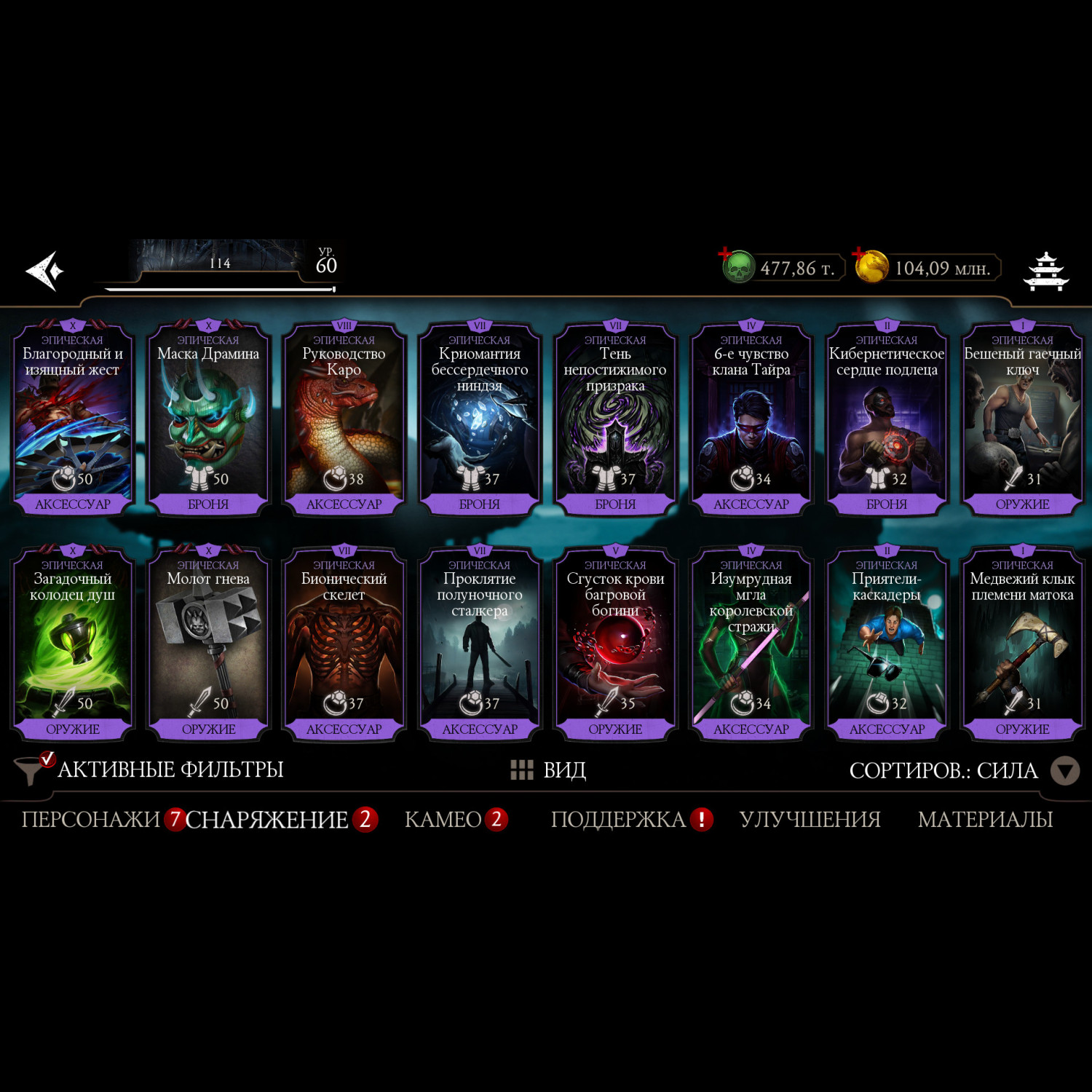Viewport: 1092px width, 1092px height.
Task: Add more souls via green skull icon
Action: (737, 266)
